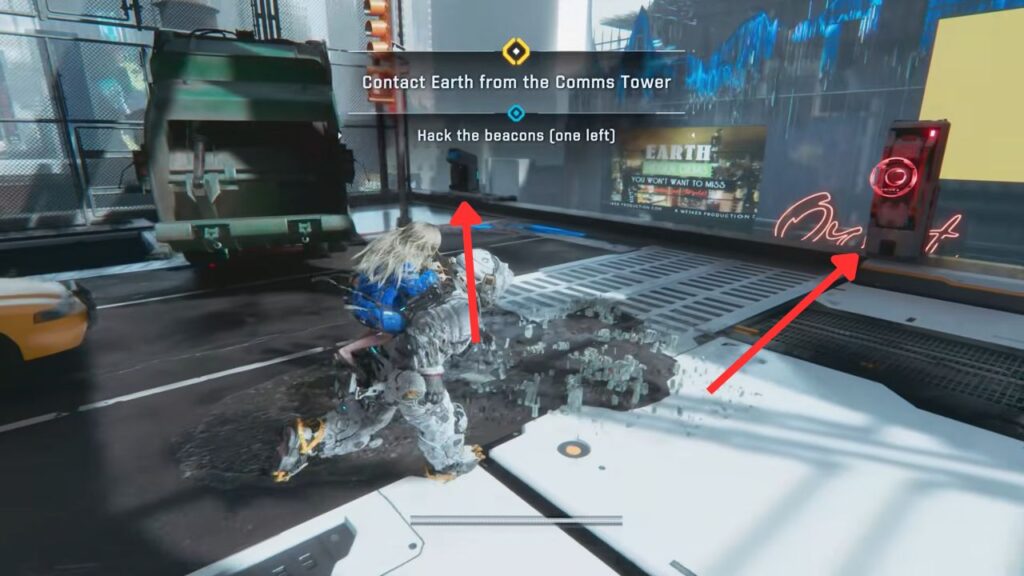Click the yellow diamond main objective icon

point(515,50)
